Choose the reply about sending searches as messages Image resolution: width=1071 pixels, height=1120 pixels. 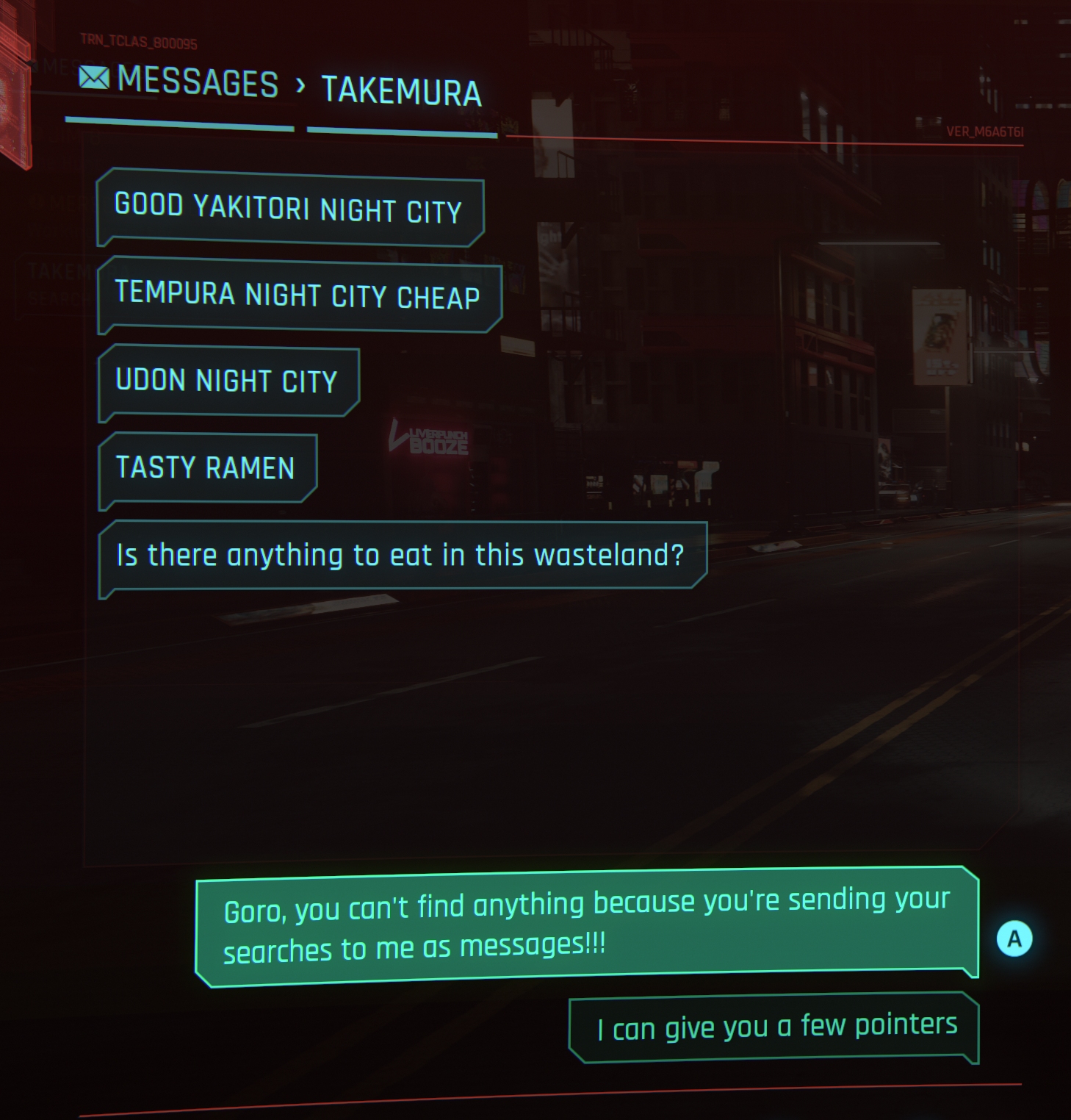(x=586, y=926)
